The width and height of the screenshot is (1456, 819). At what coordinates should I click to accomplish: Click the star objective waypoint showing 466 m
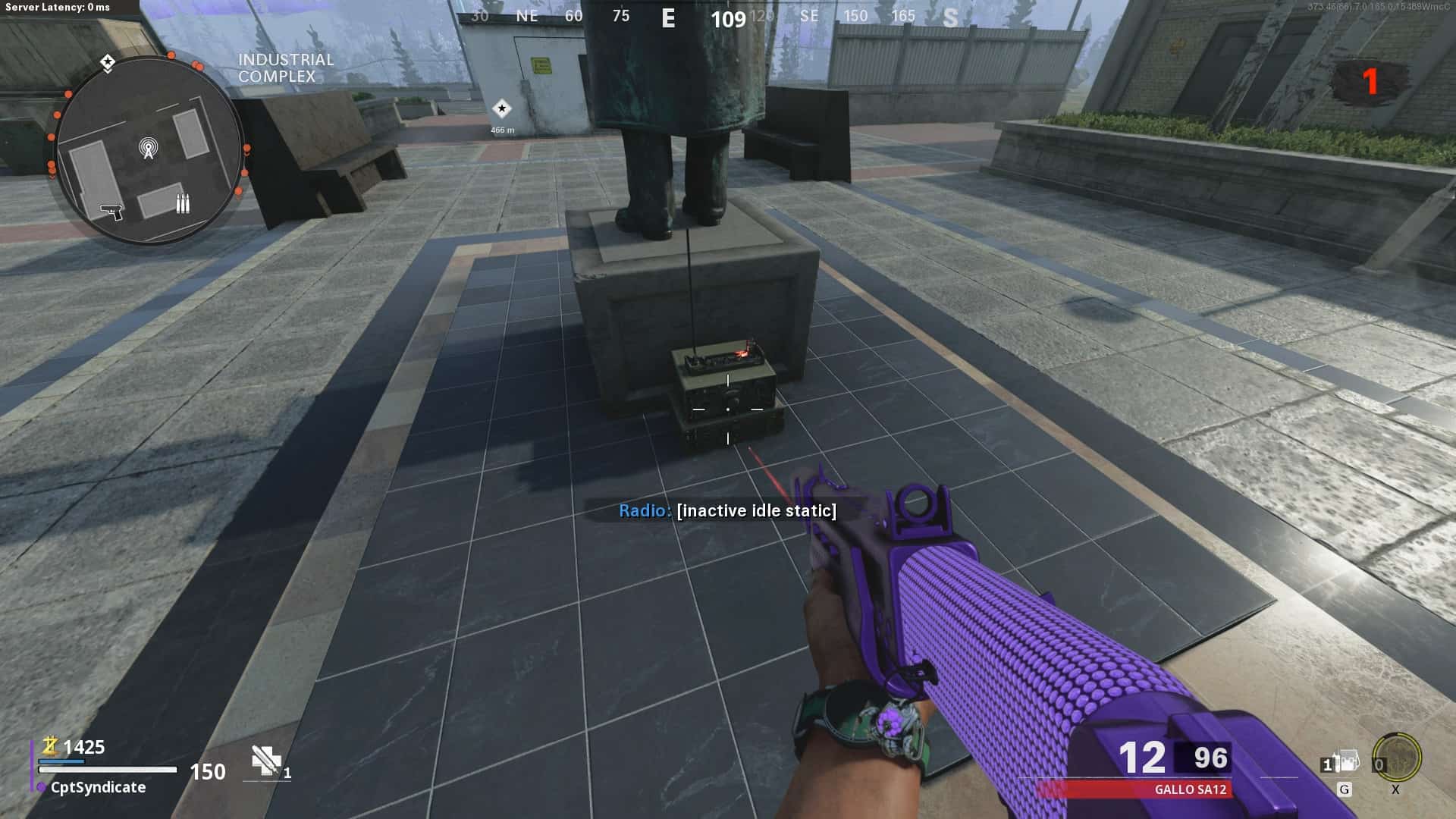(x=501, y=109)
